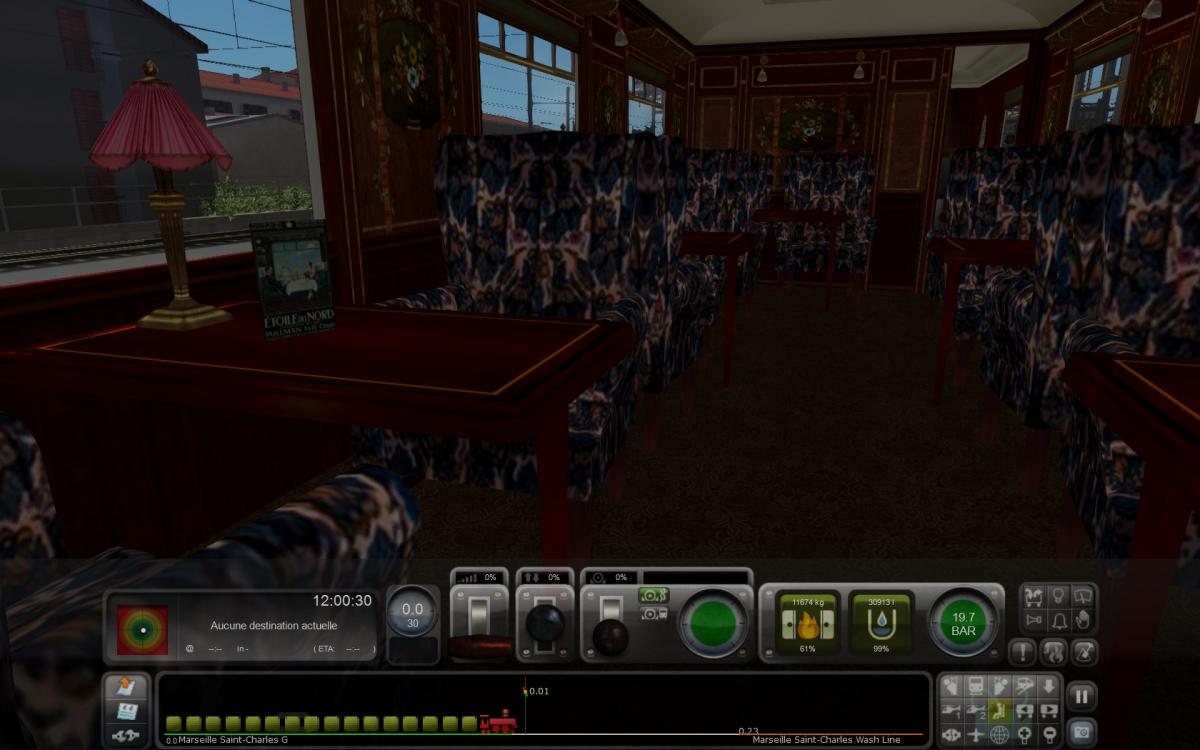The height and width of the screenshot is (750, 1200).
Task: Activate the airplane free camera icon
Action: click(x=976, y=735)
